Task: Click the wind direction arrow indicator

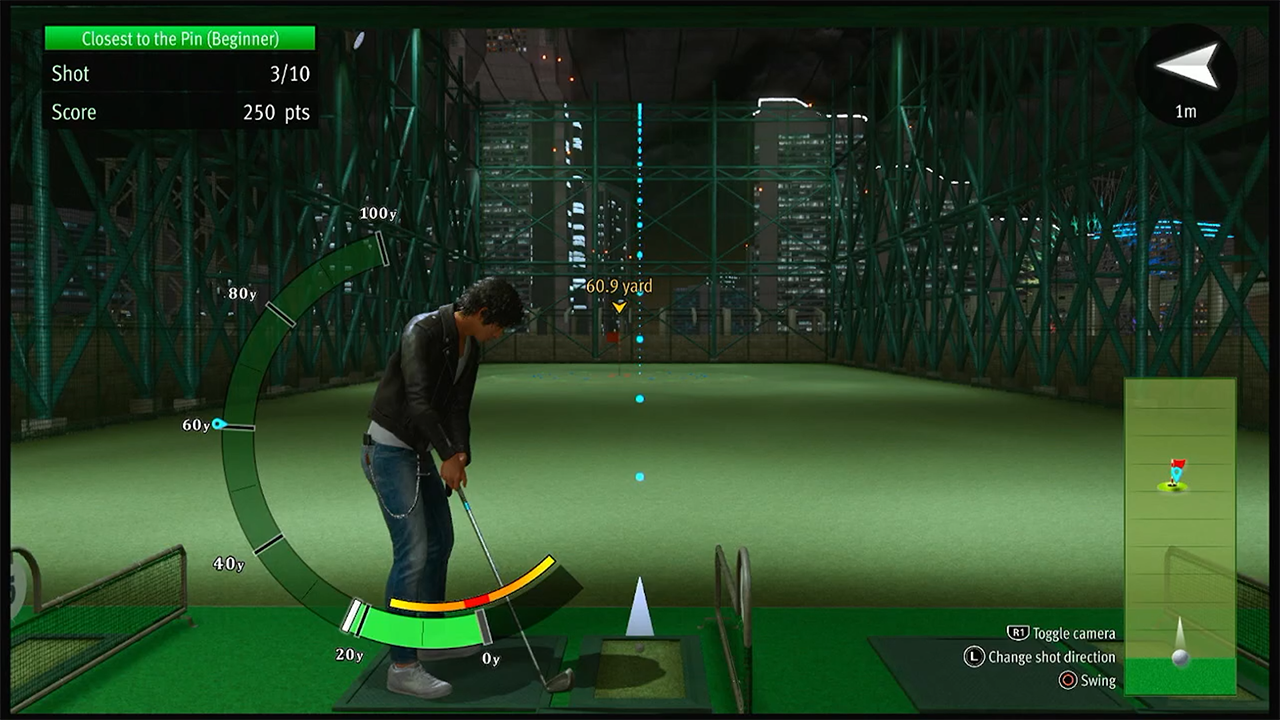Action: click(1188, 67)
